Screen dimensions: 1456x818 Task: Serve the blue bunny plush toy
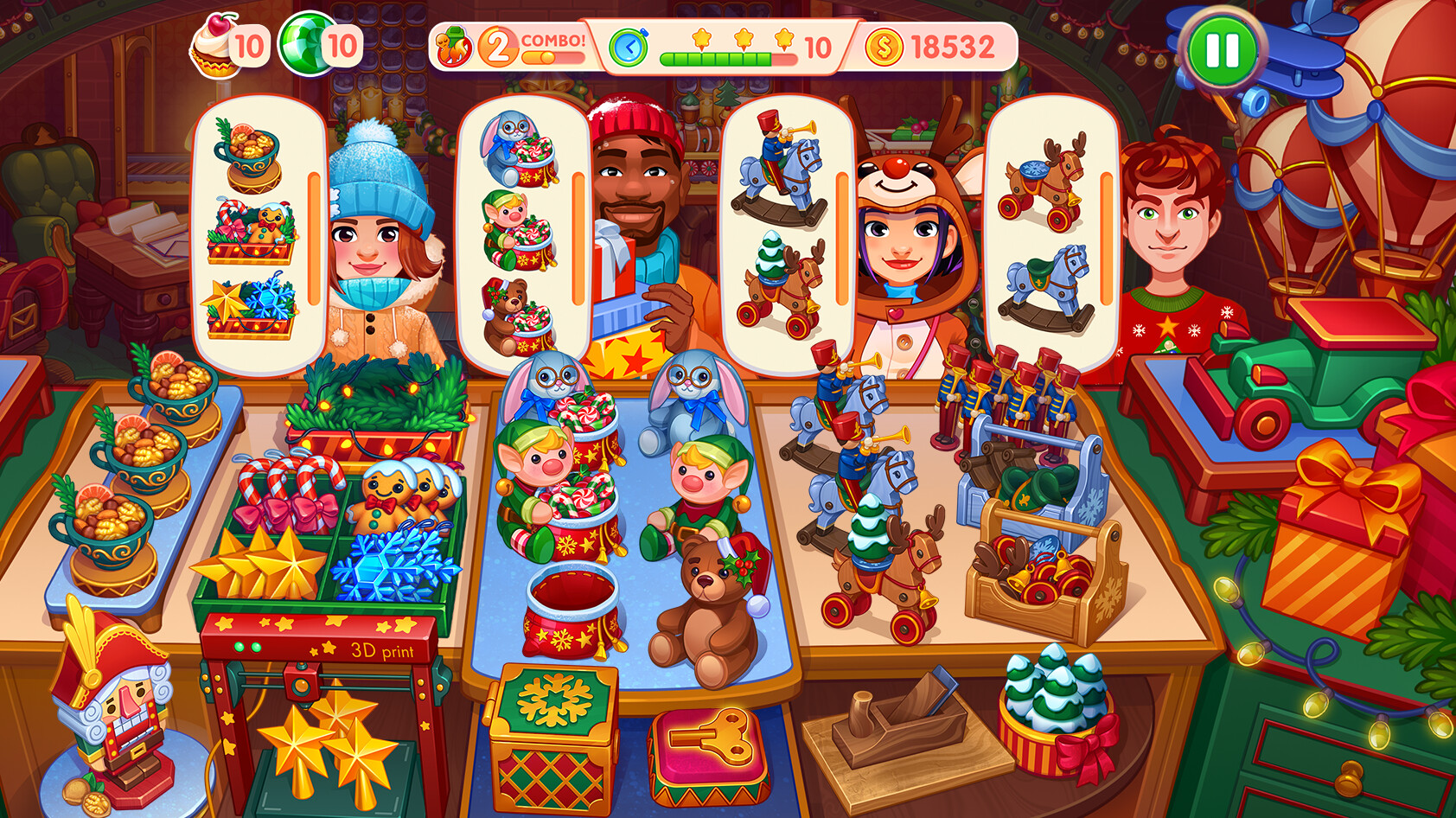click(692, 398)
